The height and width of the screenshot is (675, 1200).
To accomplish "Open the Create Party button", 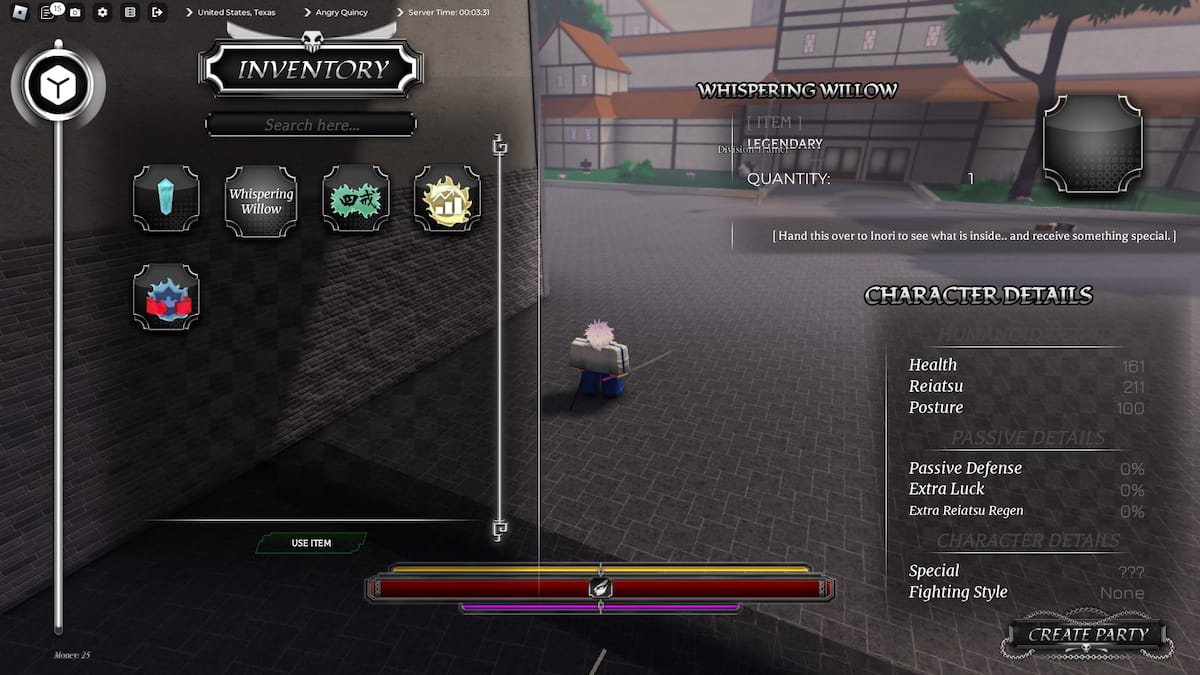I will point(1088,634).
